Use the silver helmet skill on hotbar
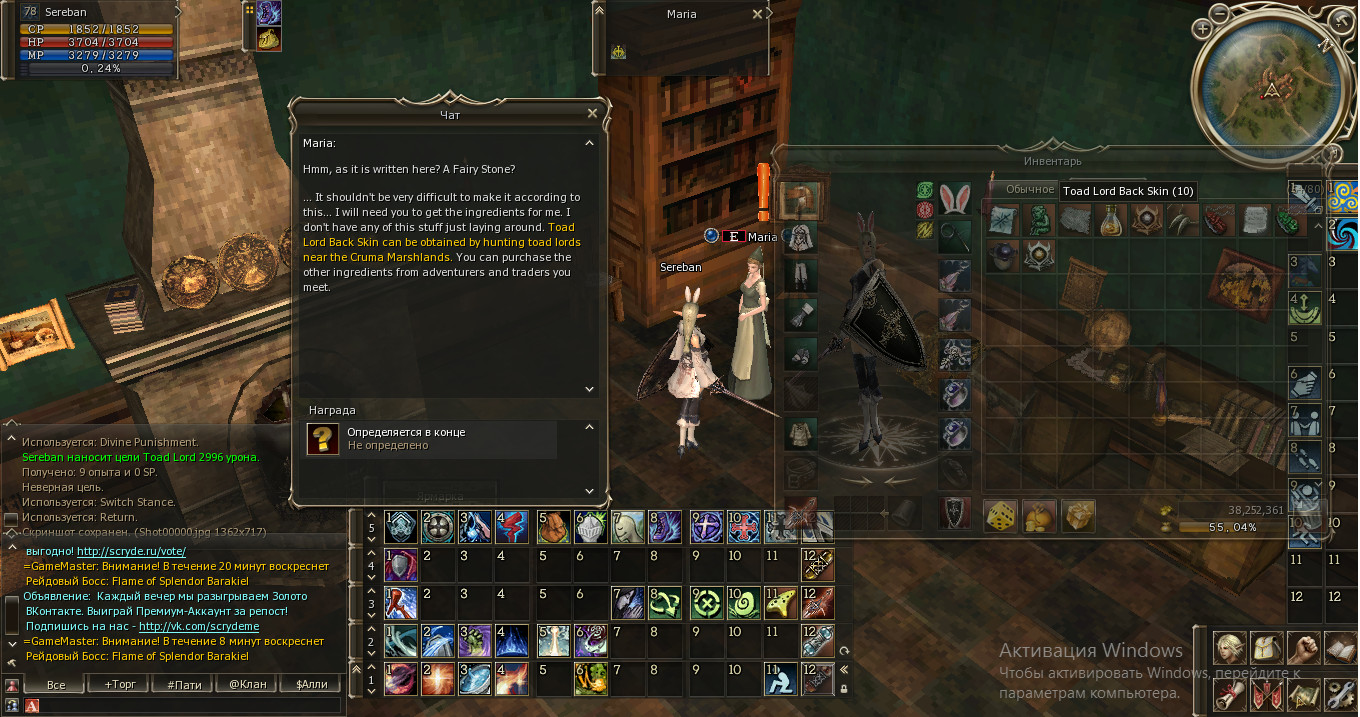 [590, 527]
